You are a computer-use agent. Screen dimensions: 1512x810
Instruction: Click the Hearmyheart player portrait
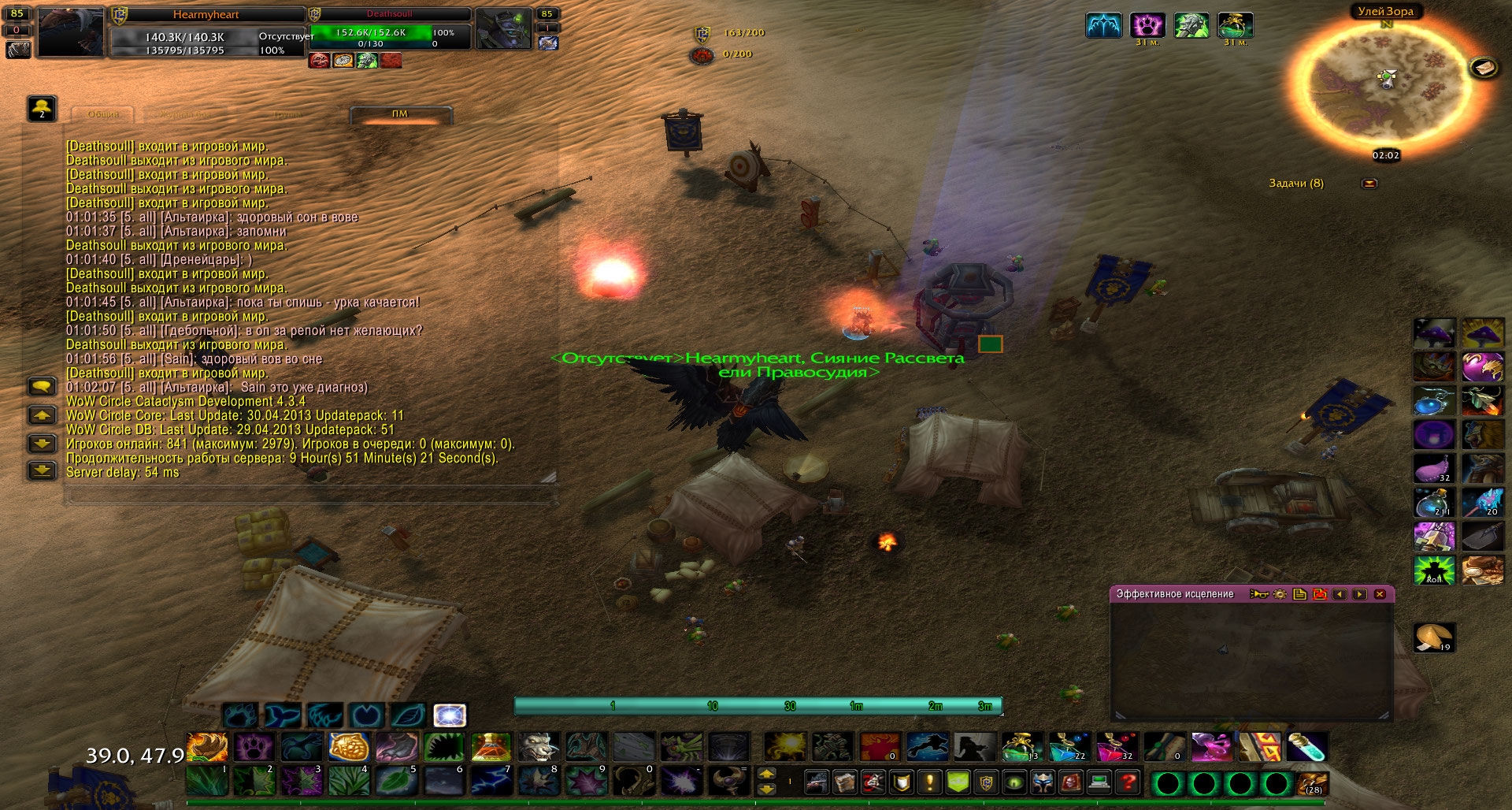pos(71,33)
